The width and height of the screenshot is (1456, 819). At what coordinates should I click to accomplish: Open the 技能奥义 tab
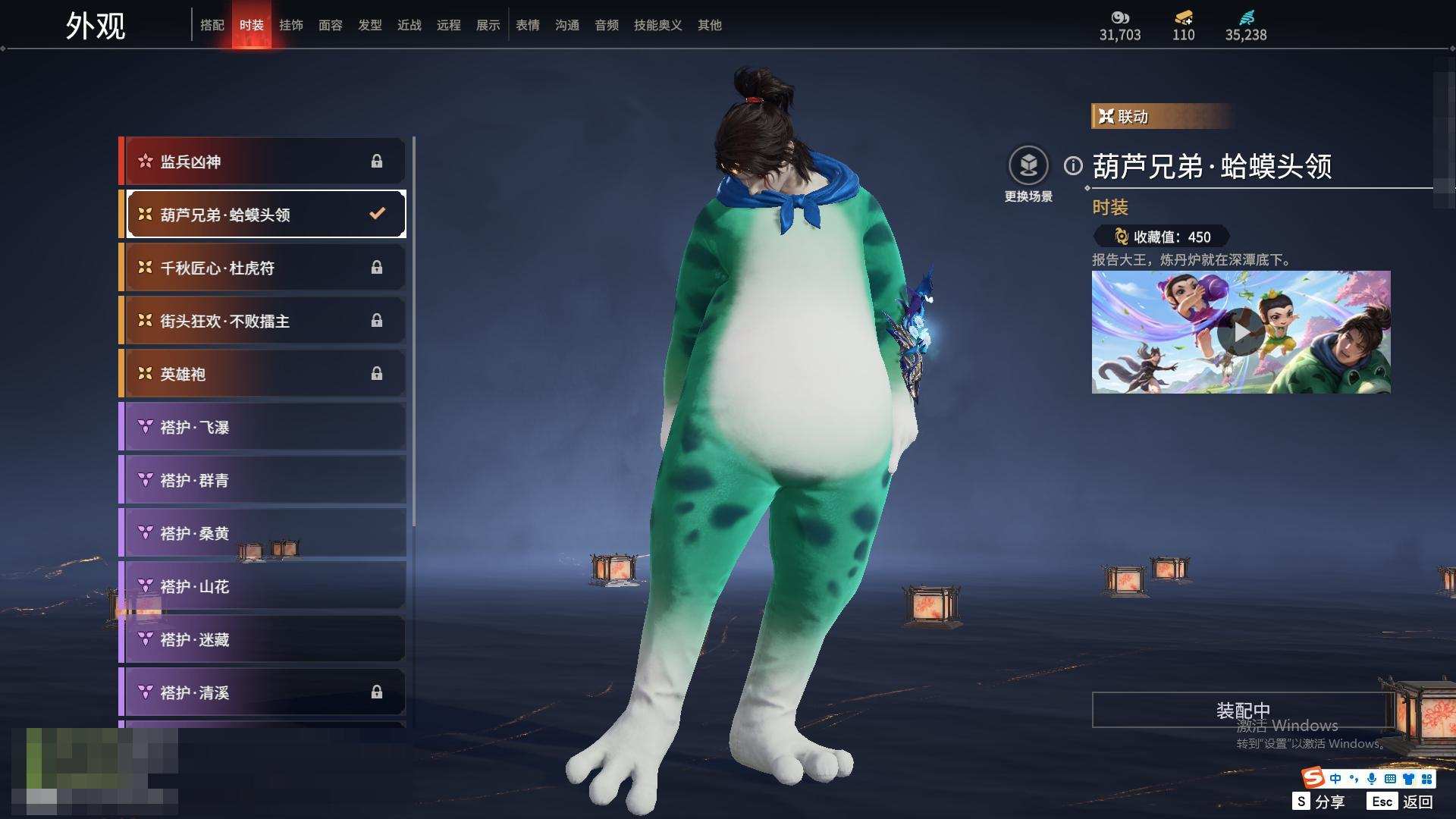658,26
